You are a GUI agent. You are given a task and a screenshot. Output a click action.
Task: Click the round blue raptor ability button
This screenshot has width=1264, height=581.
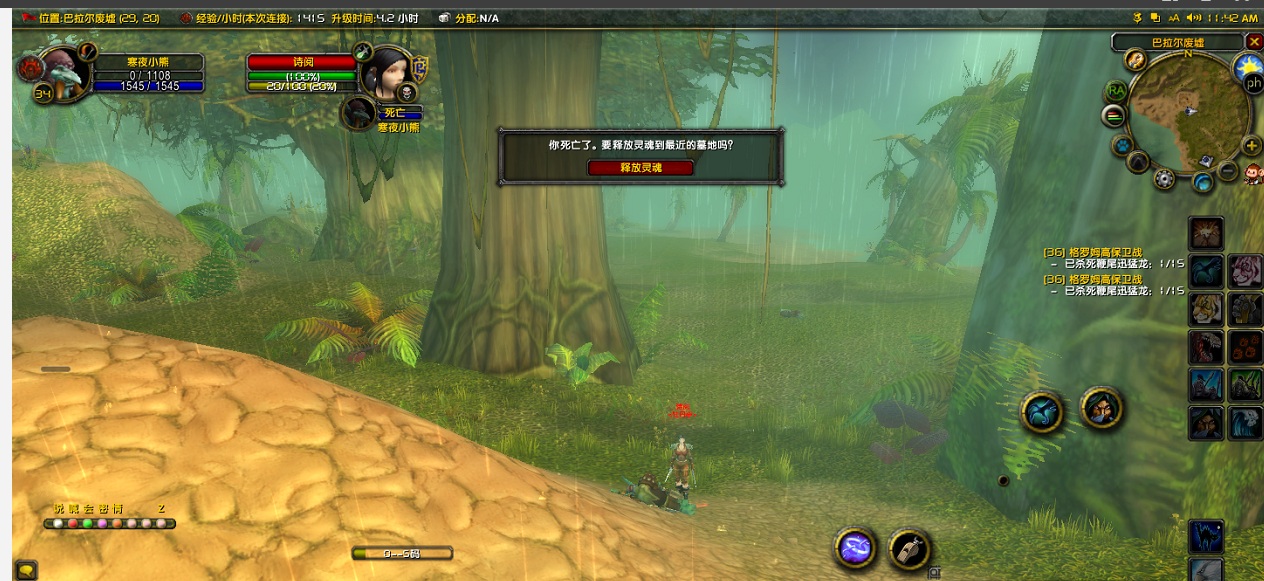pos(1041,412)
